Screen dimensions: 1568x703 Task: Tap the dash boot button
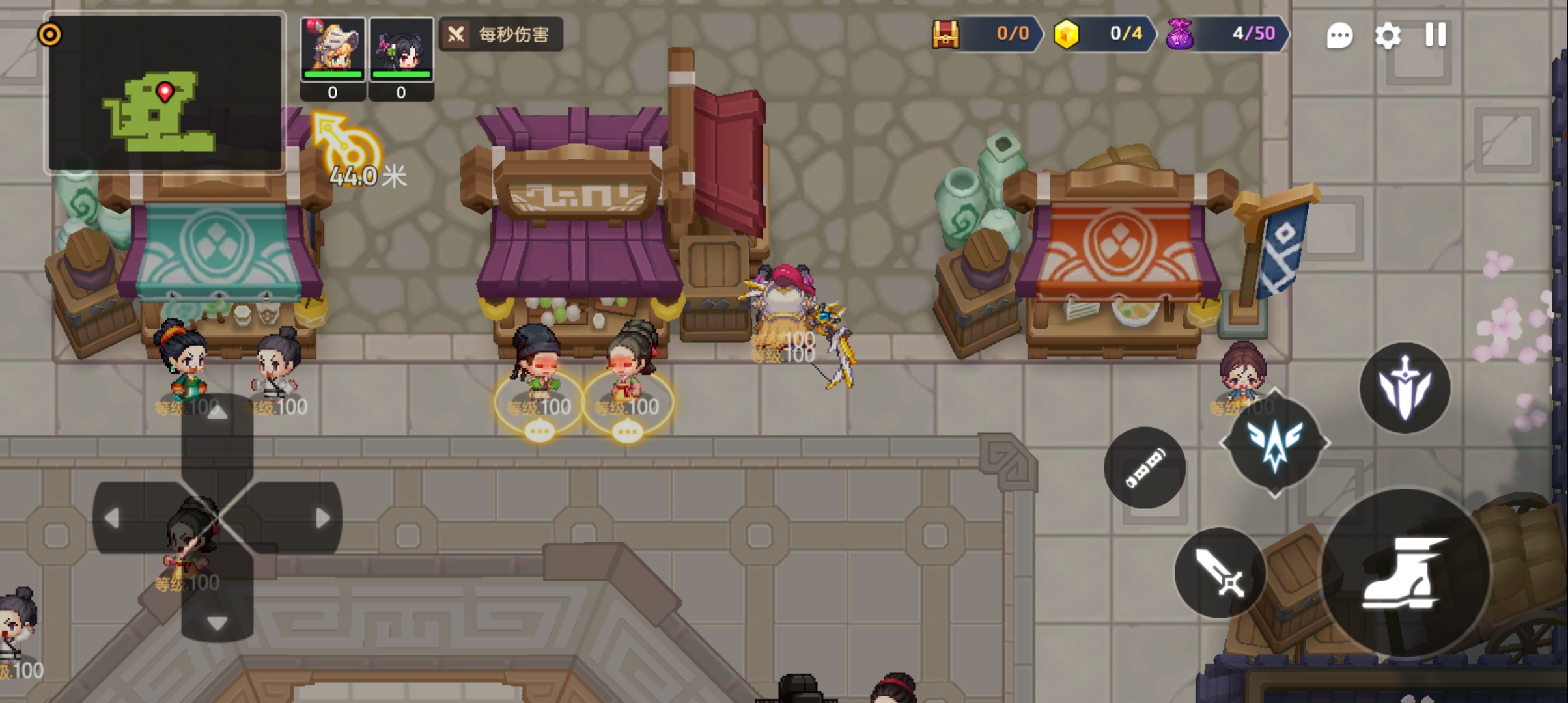[1405, 573]
